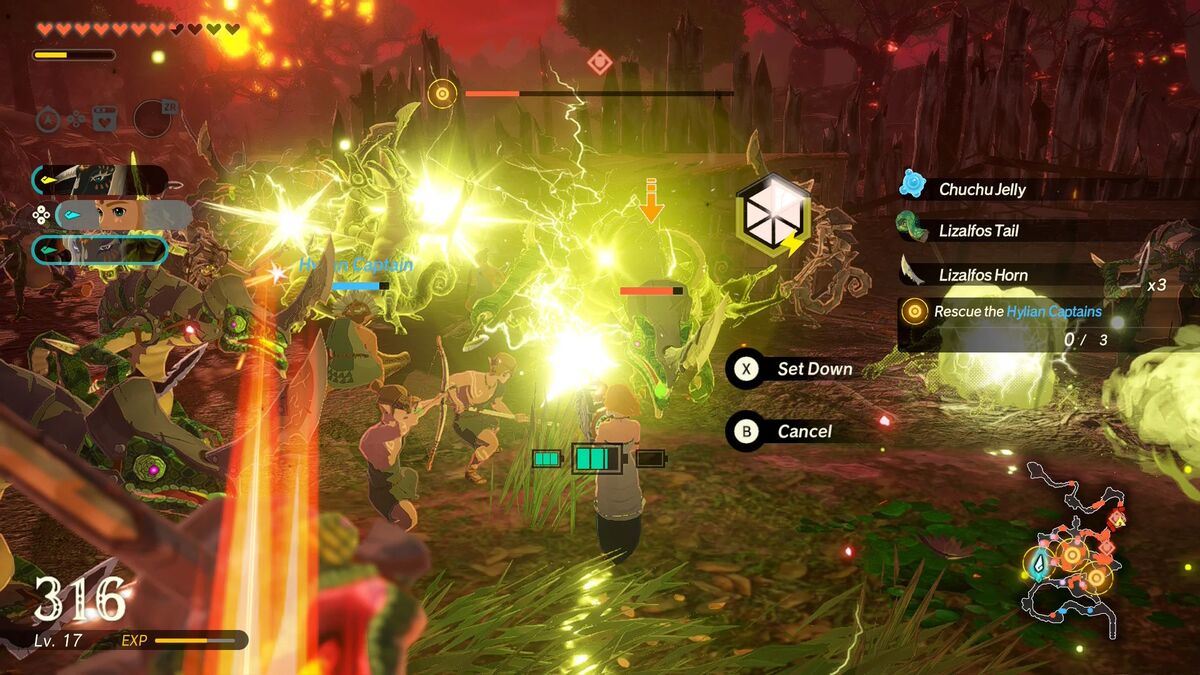Choose the teal-outlined character portrait
1200x675 pixels.
pos(100,249)
